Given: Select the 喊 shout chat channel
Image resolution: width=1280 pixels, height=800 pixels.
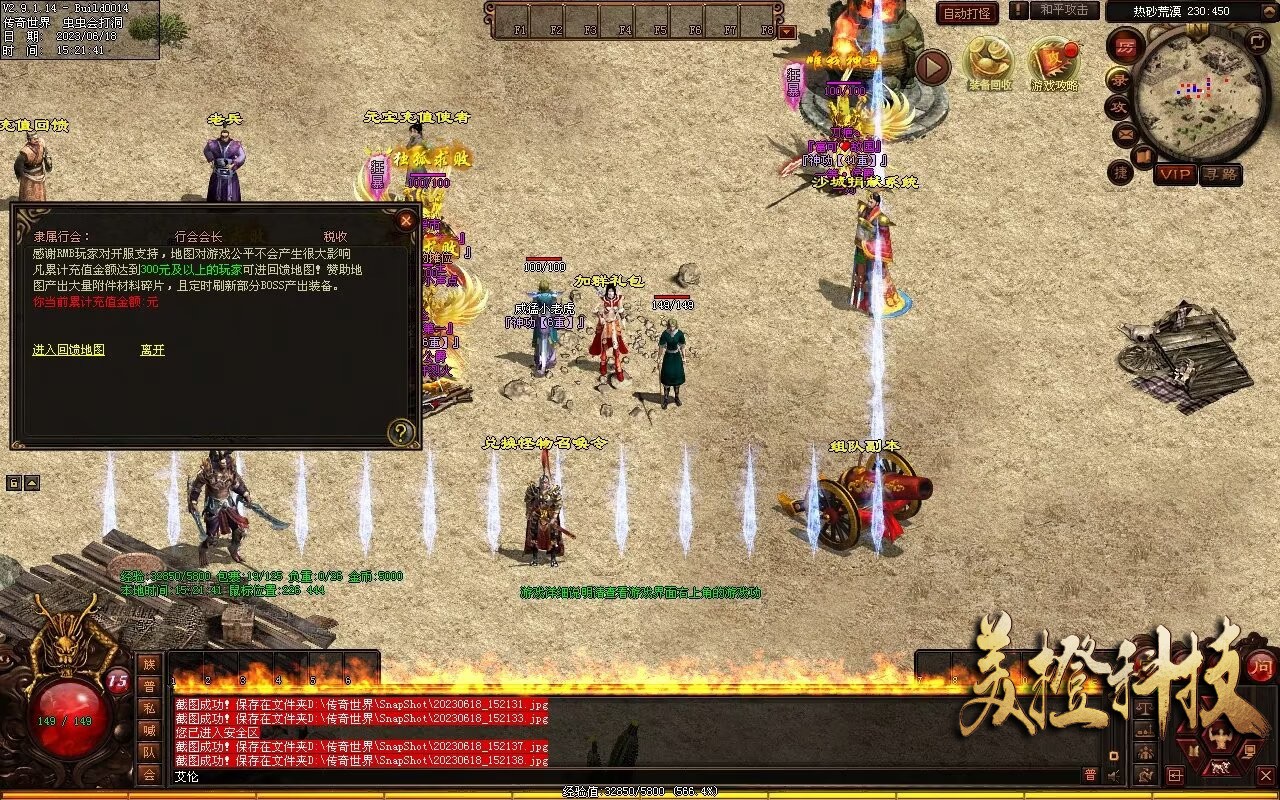Looking at the screenshot, I should tap(149, 730).
